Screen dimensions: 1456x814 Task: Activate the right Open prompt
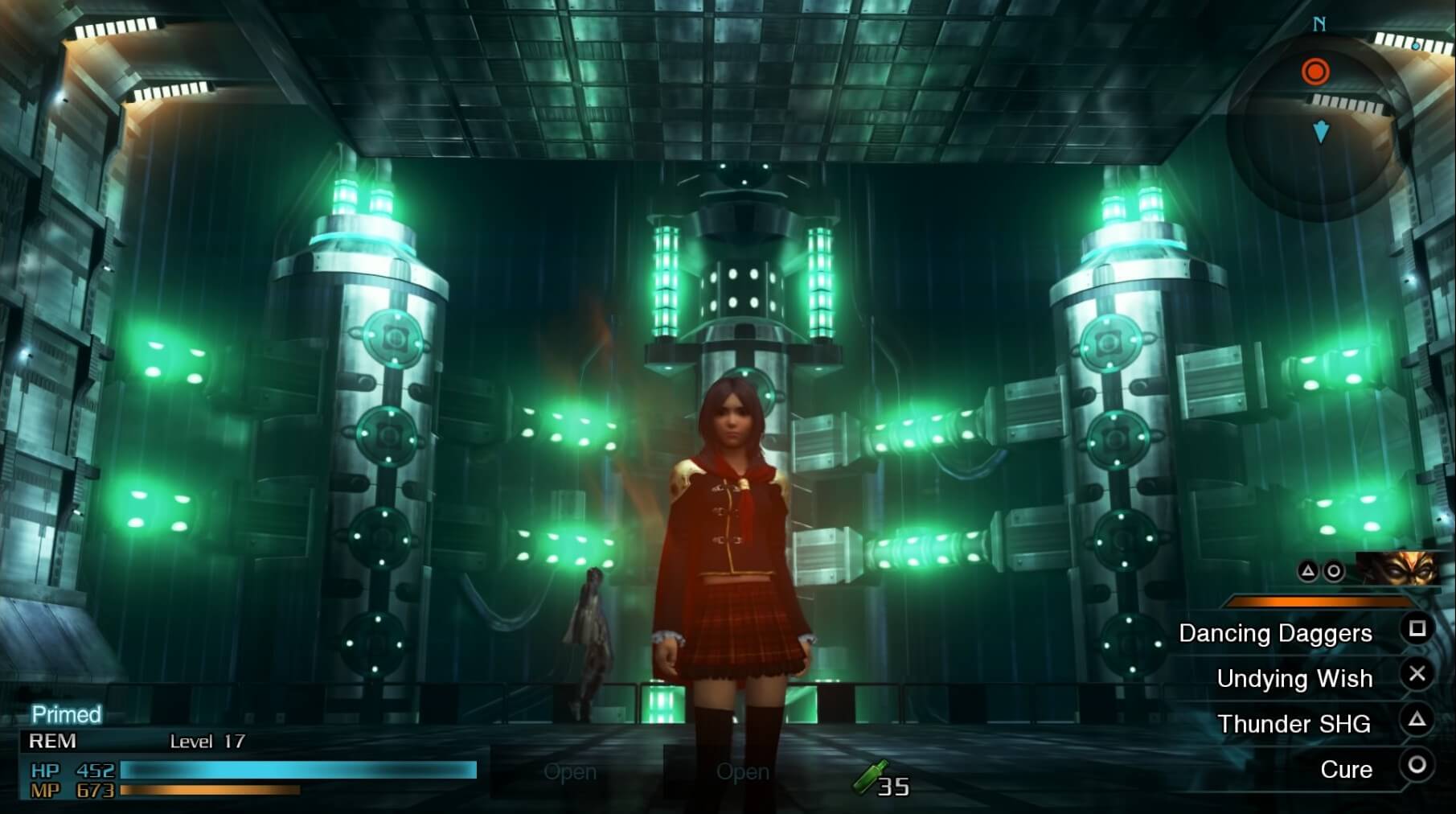744,772
